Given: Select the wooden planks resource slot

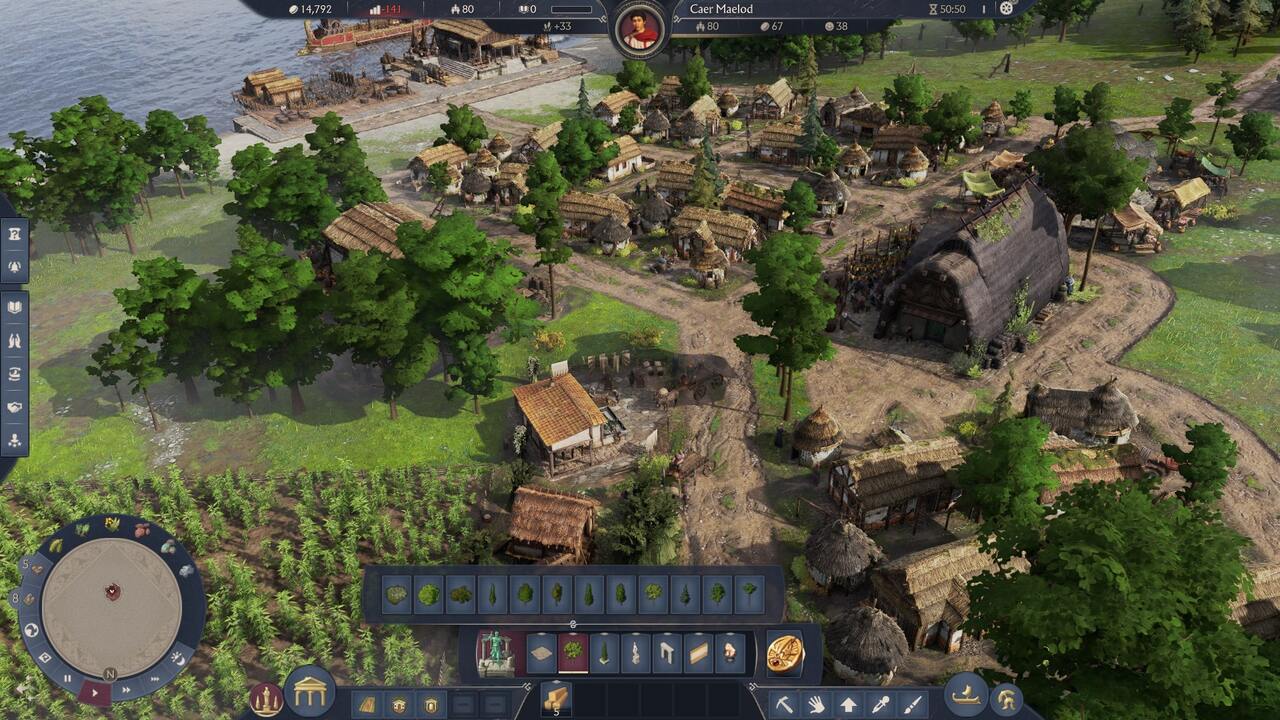Looking at the screenshot, I should 556,696.
